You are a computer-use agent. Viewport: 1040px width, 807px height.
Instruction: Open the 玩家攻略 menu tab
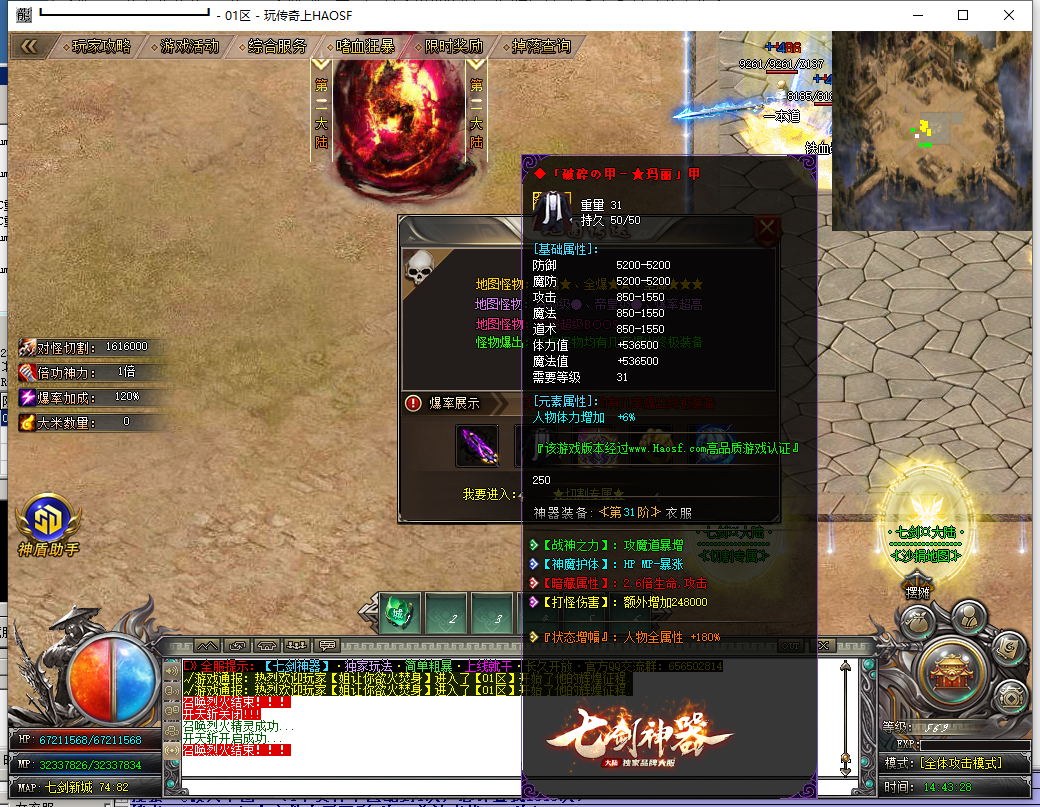101,46
